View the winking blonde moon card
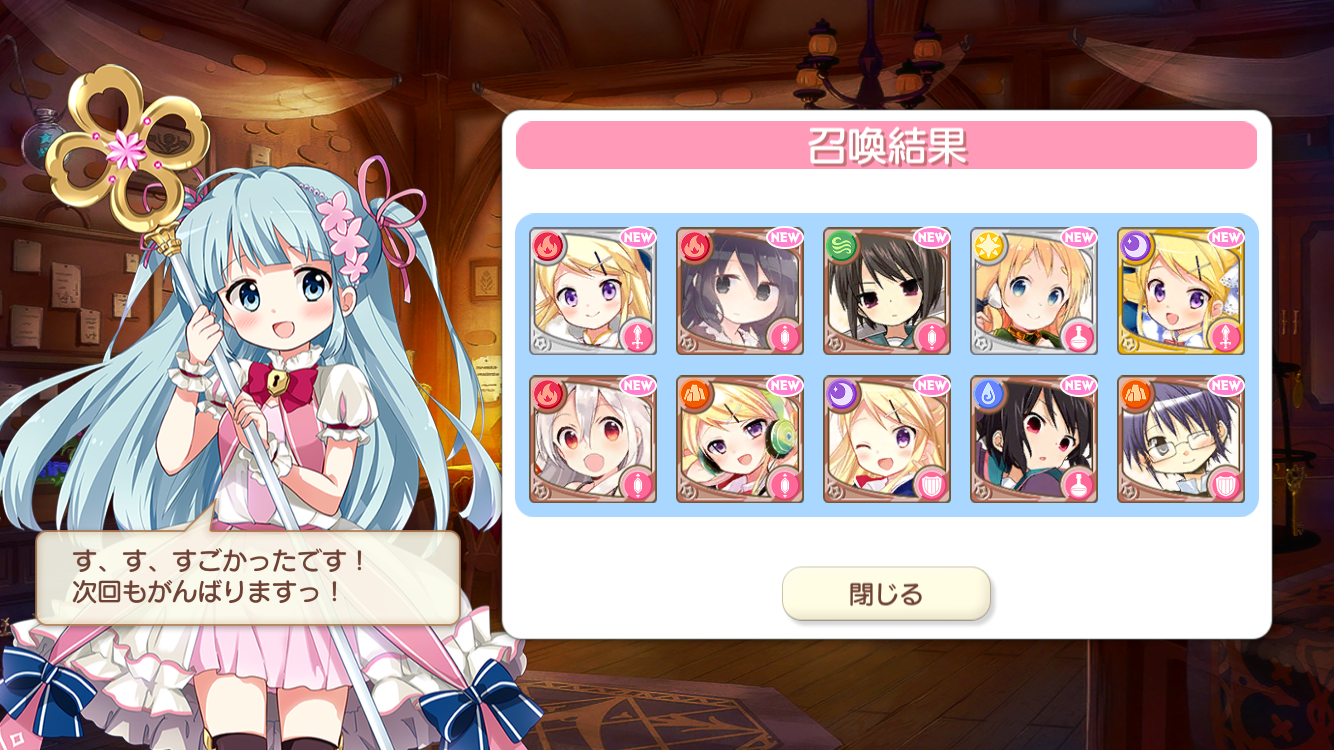Image resolution: width=1334 pixels, height=750 pixels. point(887,439)
